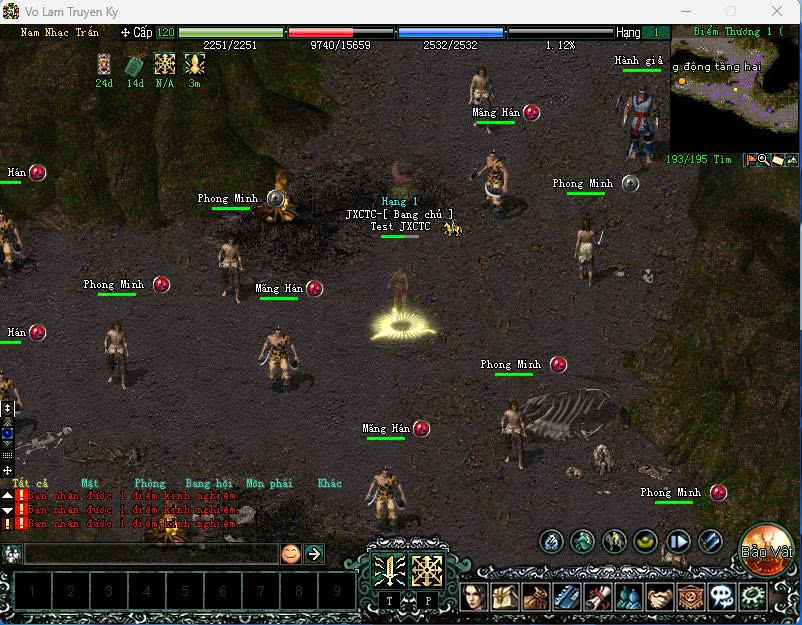Click the skull speech-bubble icon
This screenshot has width=802, height=625.
(x=721, y=598)
